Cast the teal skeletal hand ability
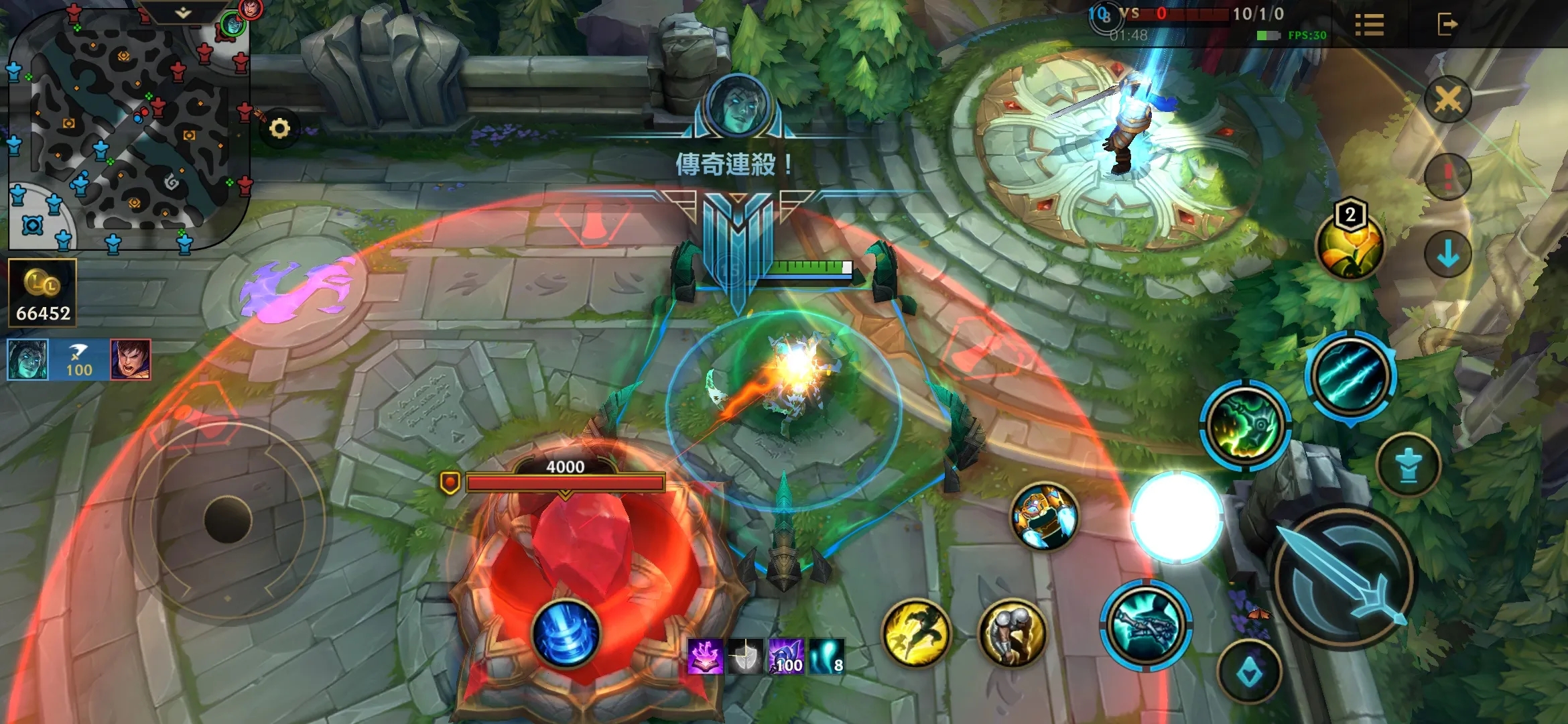The image size is (1568, 724). pyautogui.click(x=1145, y=625)
